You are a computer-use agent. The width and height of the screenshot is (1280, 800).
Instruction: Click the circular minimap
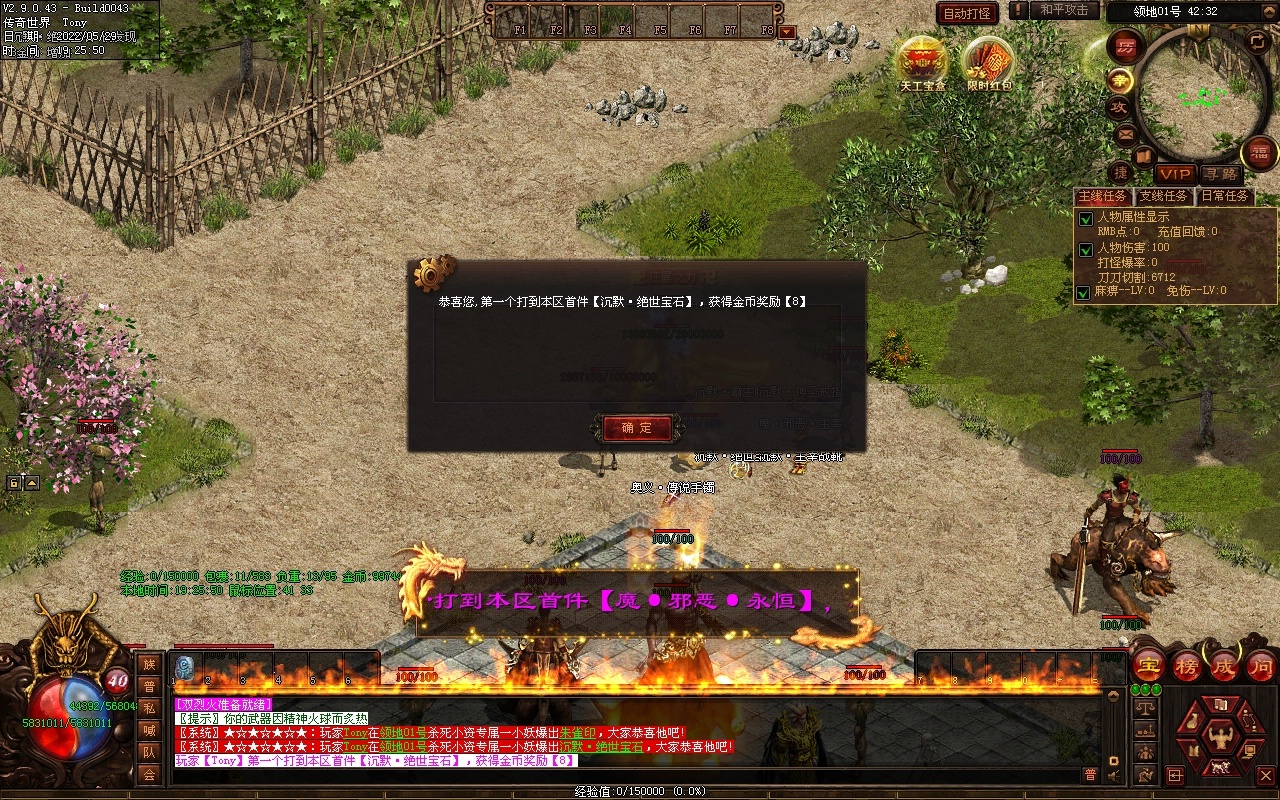[1197, 97]
